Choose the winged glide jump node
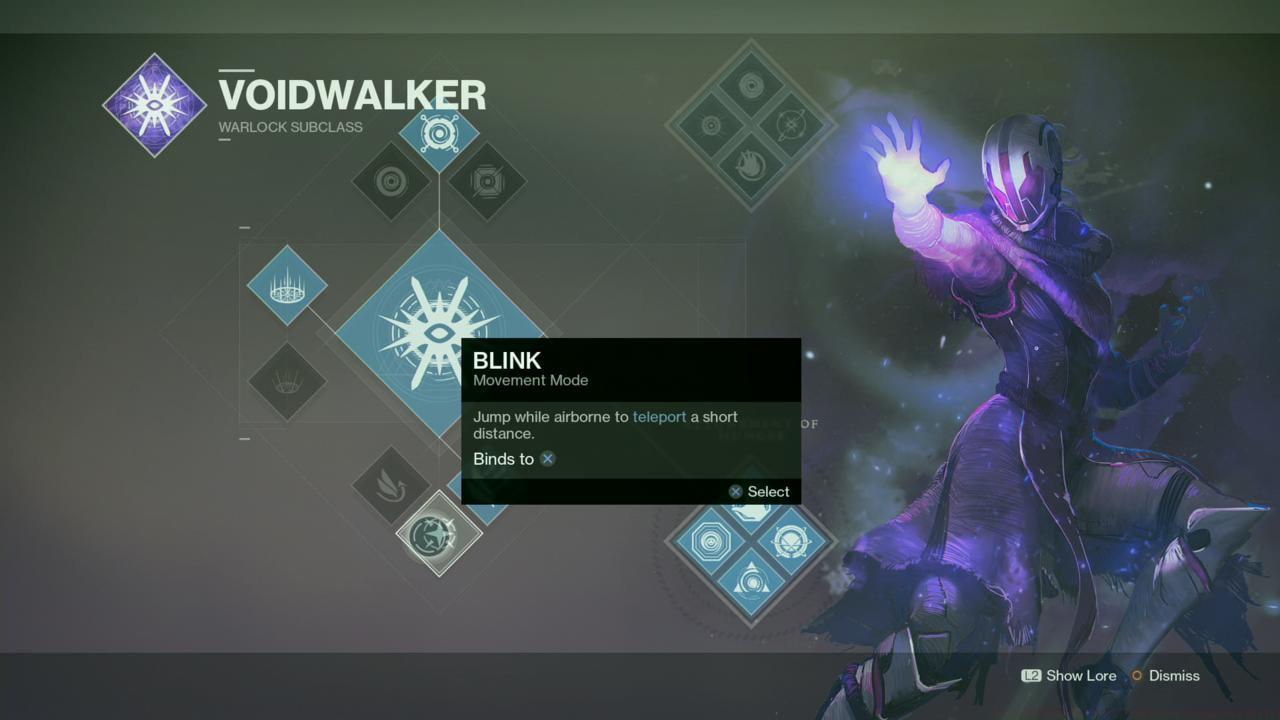This screenshot has height=720, width=1280. pos(391,485)
